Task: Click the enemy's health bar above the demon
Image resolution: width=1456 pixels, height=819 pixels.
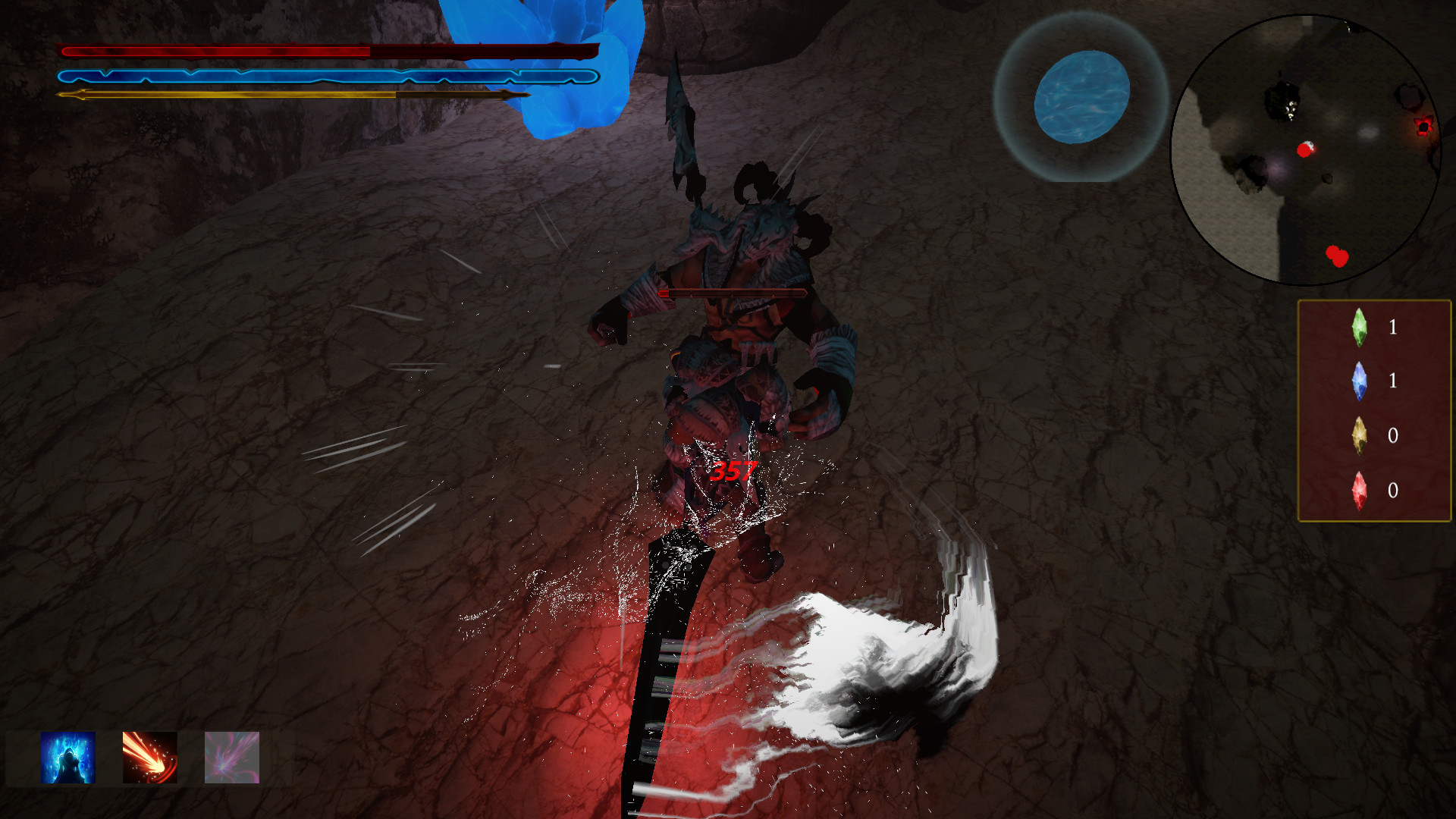Action: pos(732,292)
